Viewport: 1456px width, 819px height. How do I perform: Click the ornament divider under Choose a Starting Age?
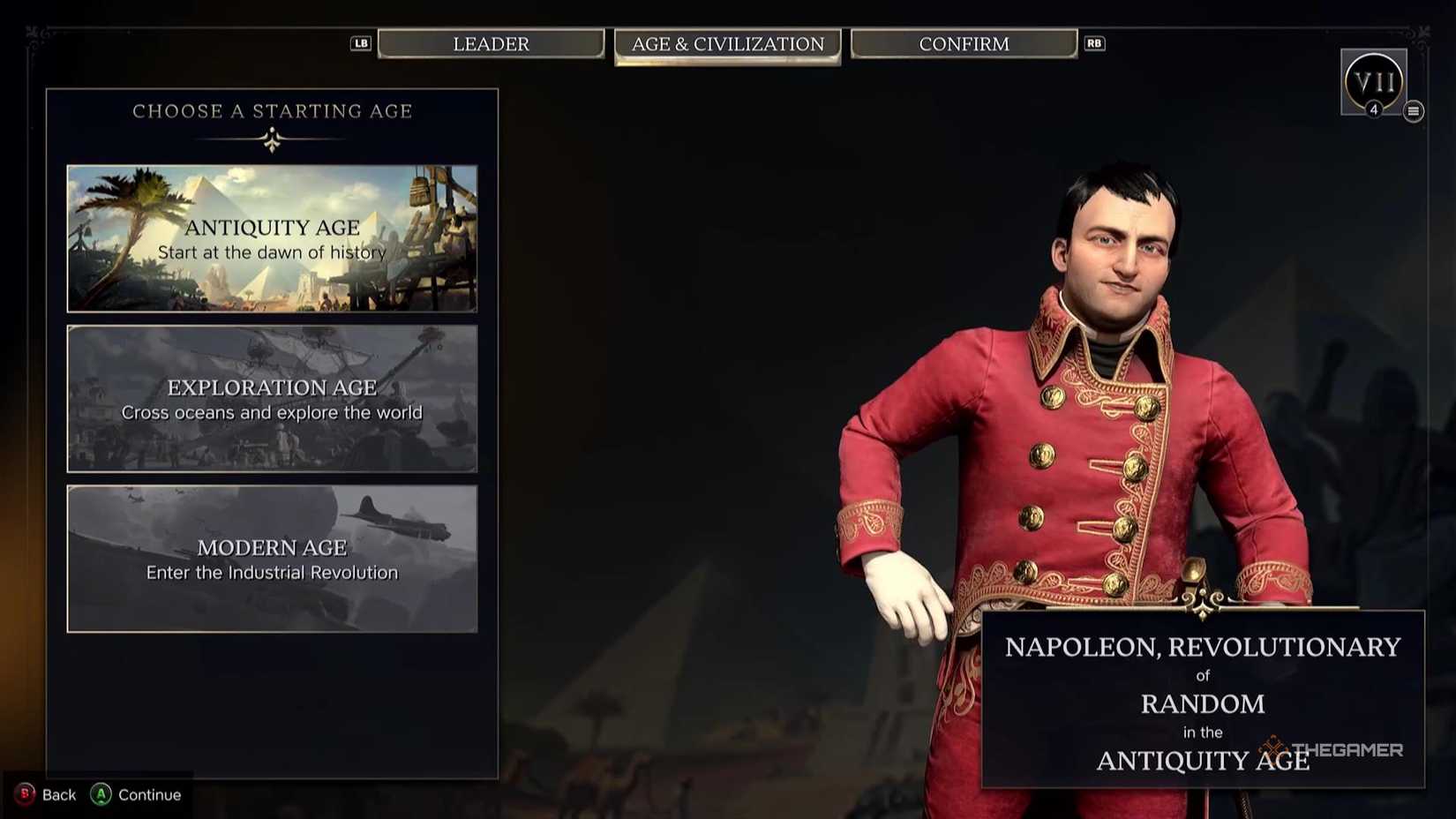271,136
